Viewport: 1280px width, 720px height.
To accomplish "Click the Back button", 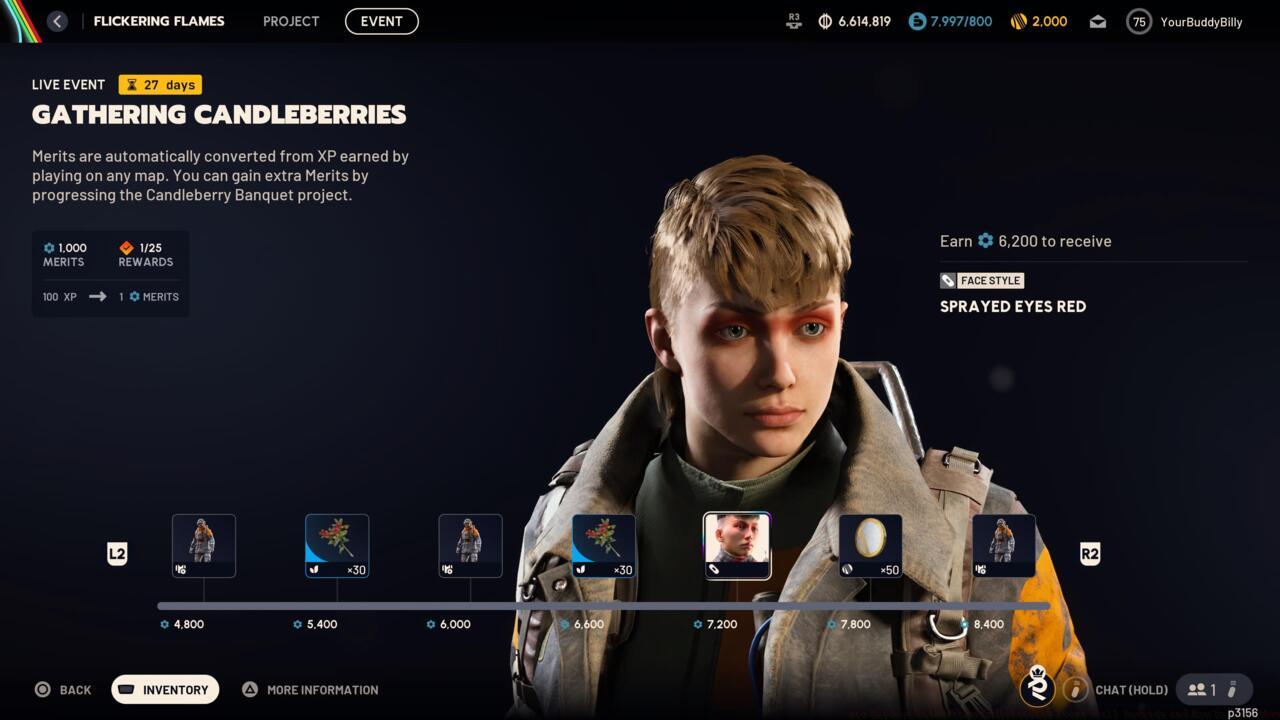I will 63,689.
